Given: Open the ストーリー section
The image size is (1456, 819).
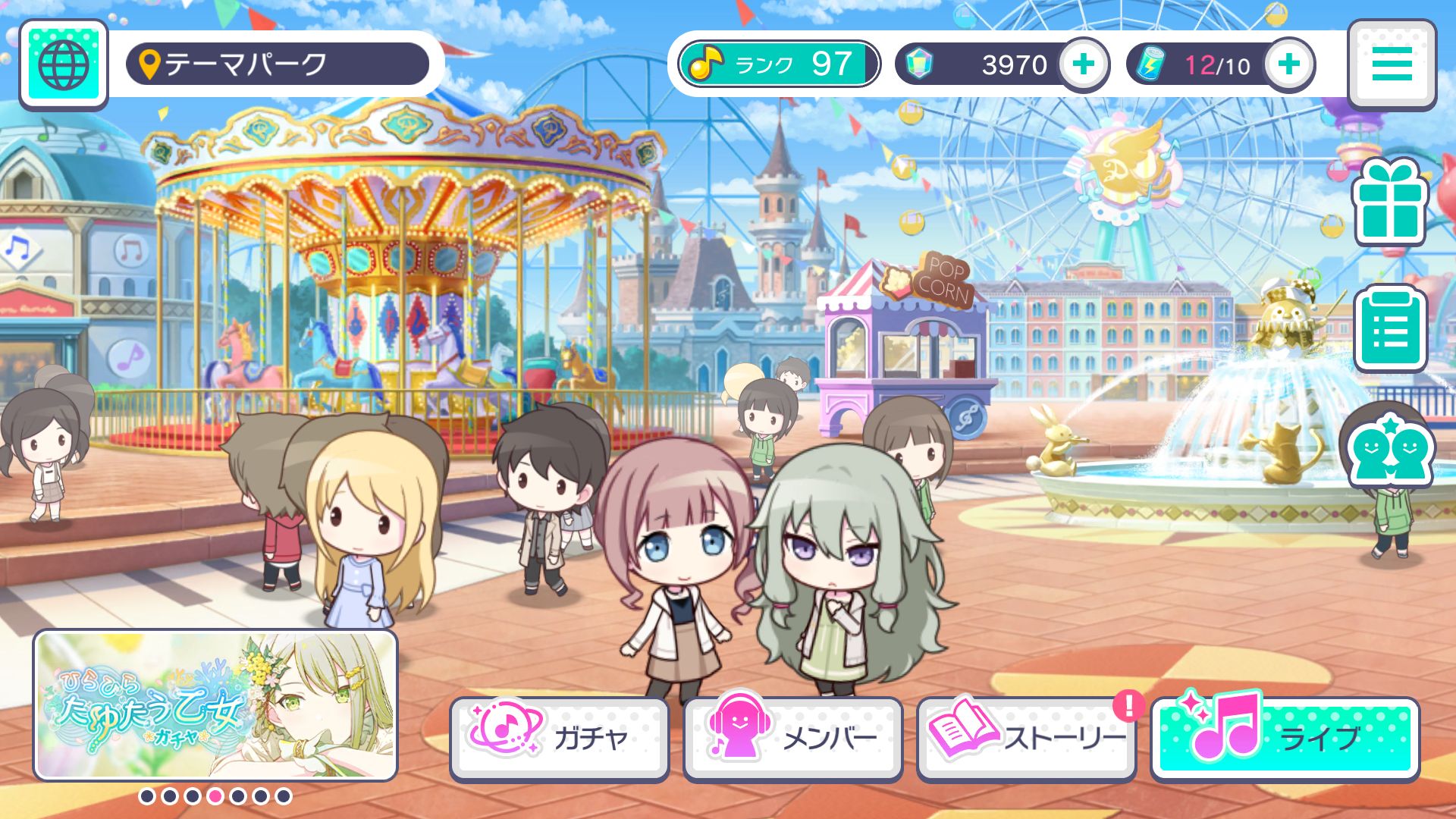Looking at the screenshot, I should tap(1027, 738).
